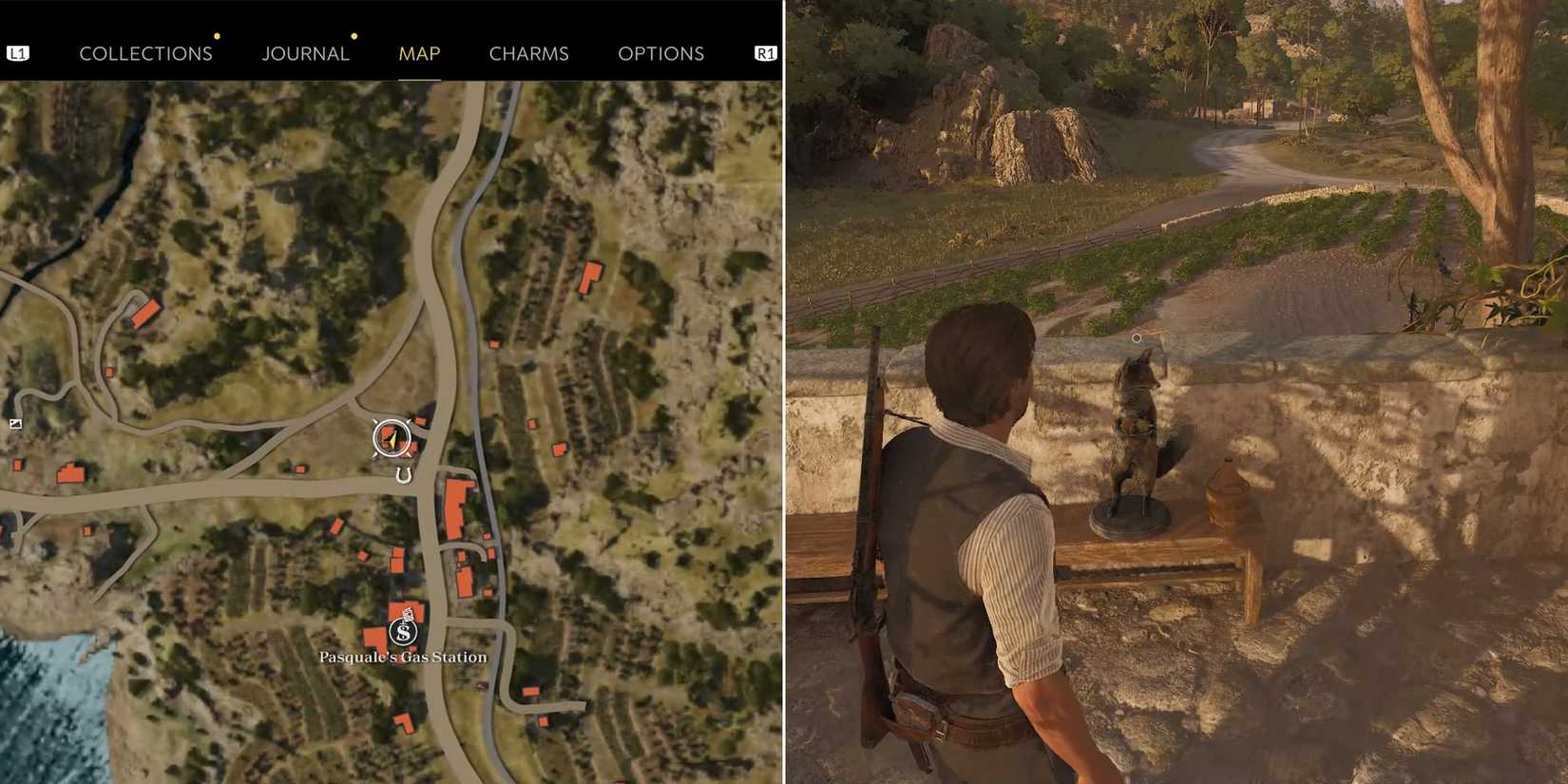Open the JOURNAL tab
Screen dimensions: 1568x784
point(306,53)
